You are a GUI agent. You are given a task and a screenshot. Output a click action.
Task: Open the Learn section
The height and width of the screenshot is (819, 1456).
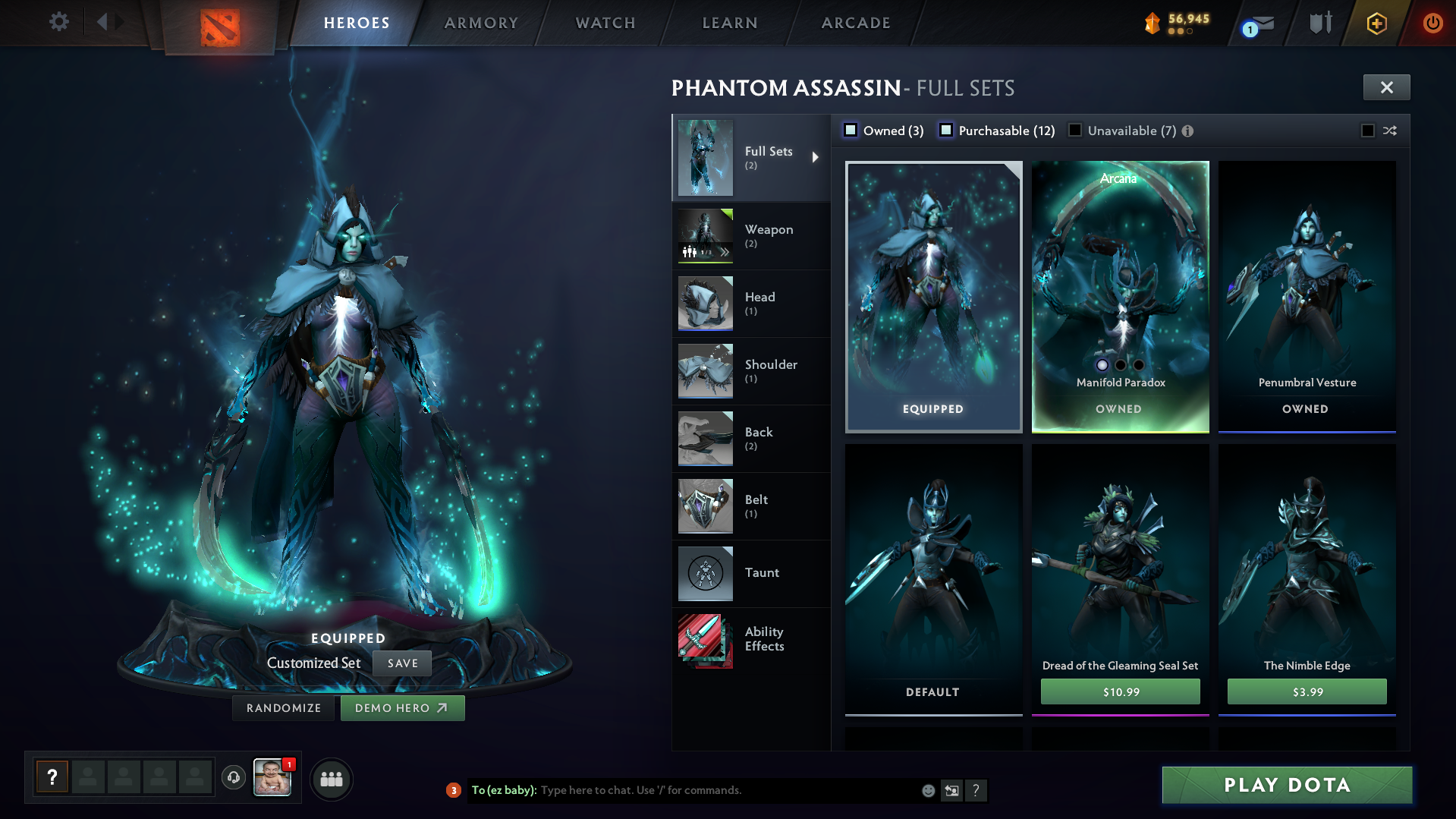[730, 23]
